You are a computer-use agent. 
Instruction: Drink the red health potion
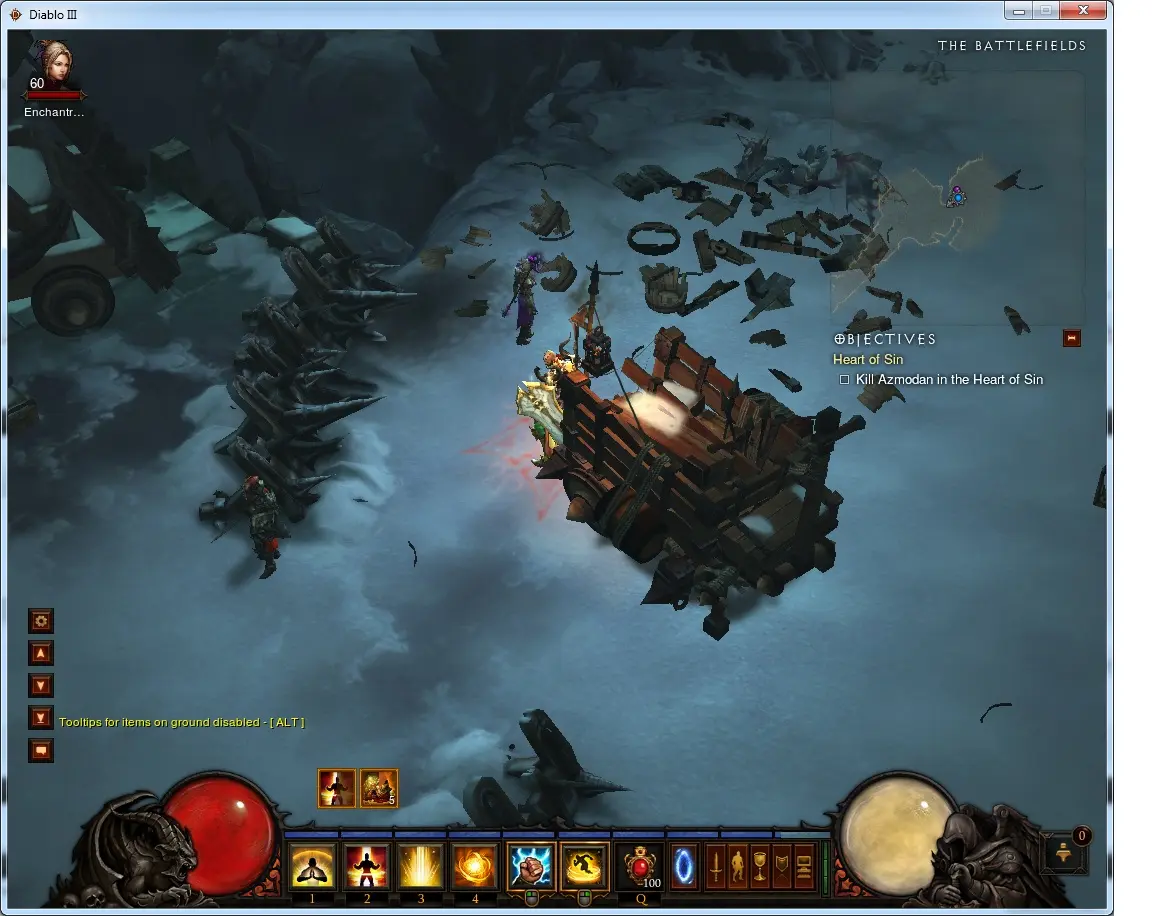tap(640, 866)
